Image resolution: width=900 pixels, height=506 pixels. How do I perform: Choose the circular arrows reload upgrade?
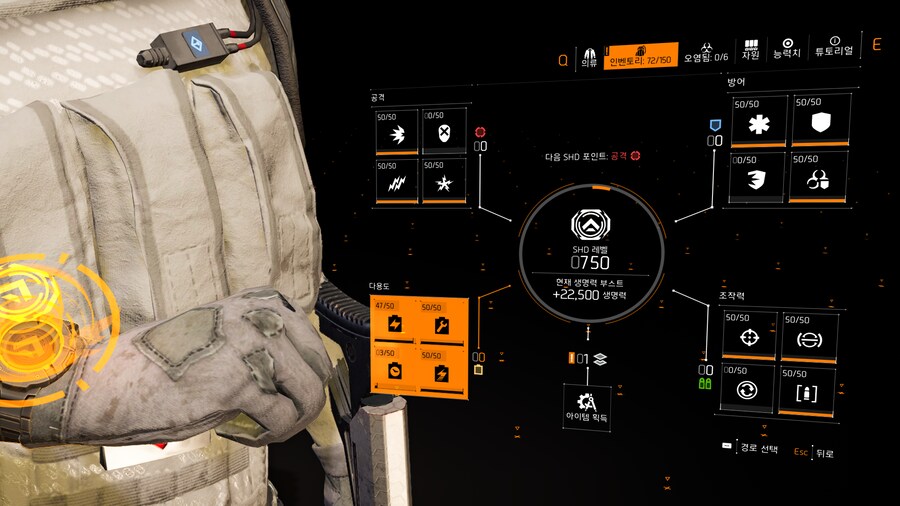751,389
